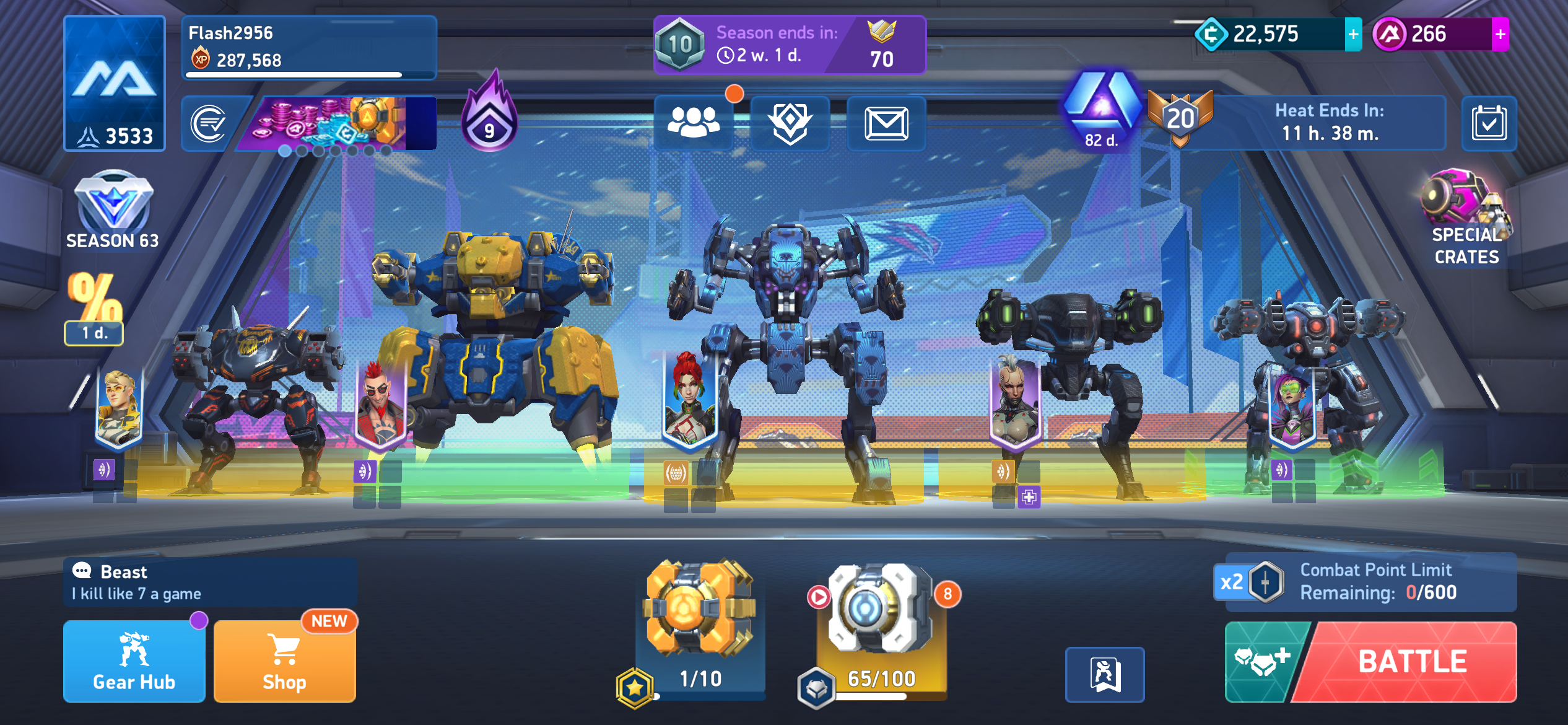
Task: Open the squad invite button beside BATTLE
Action: (x=1262, y=661)
